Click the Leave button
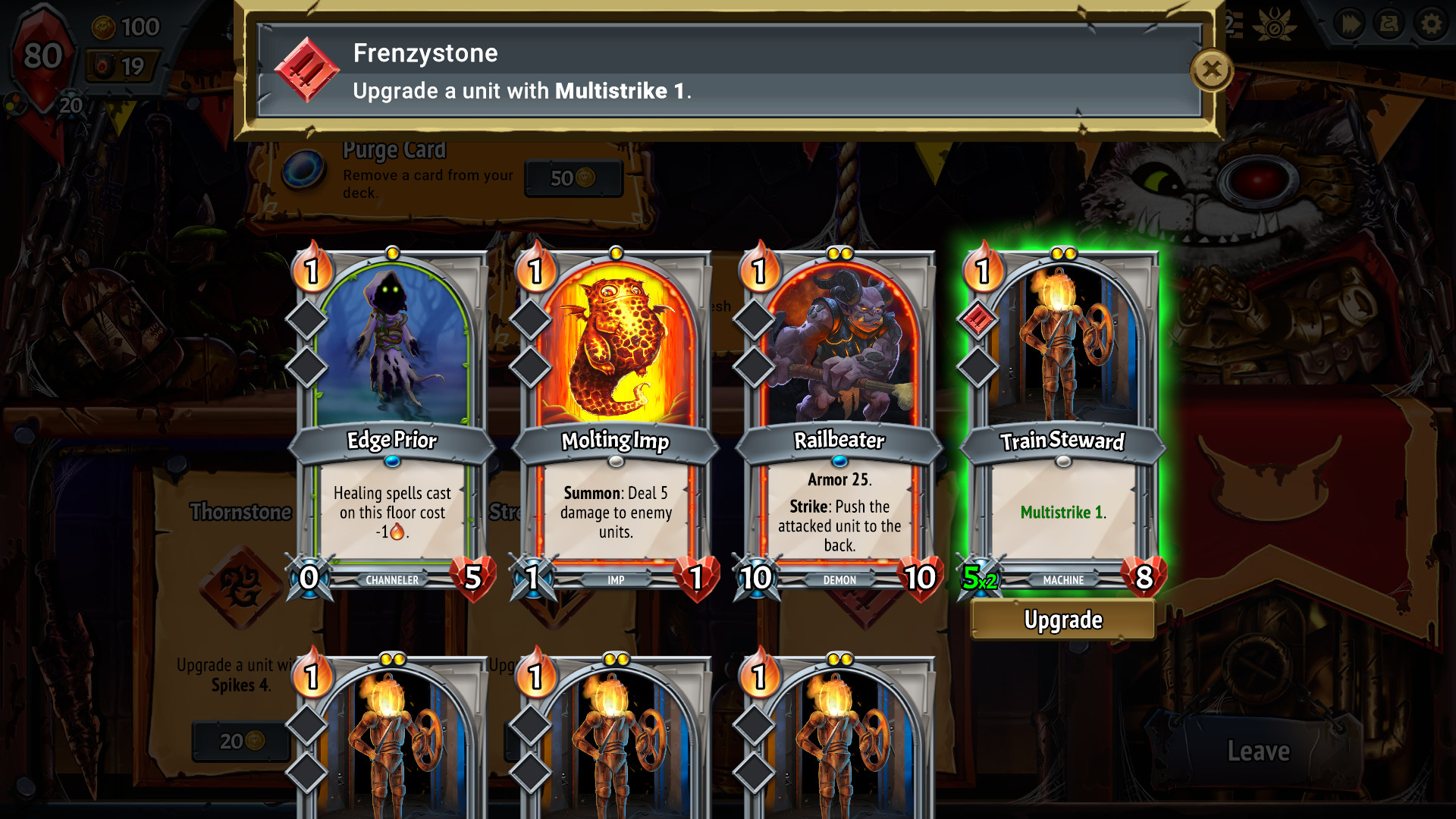Viewport: 1456px width, 819px height. coord(1258,751)
